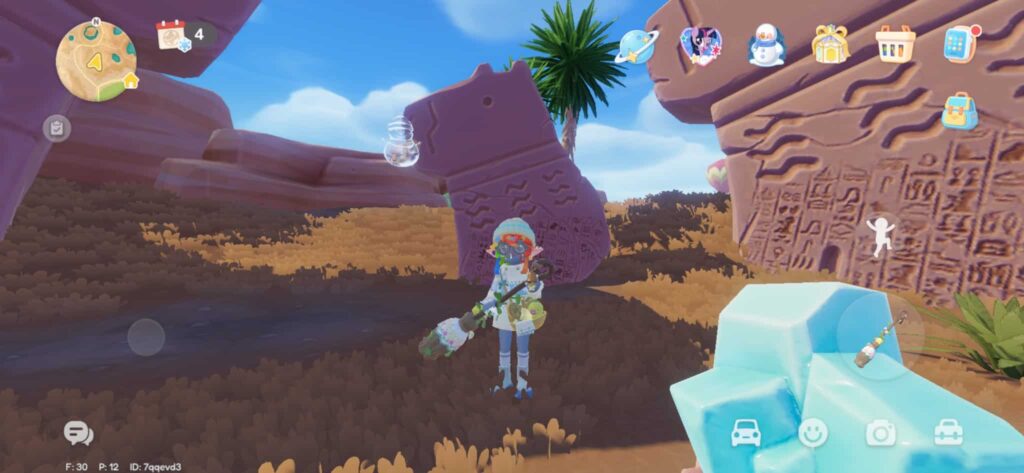Tap the white jump figure button
Screen dimensions: 1024x473
pos(878,236)
